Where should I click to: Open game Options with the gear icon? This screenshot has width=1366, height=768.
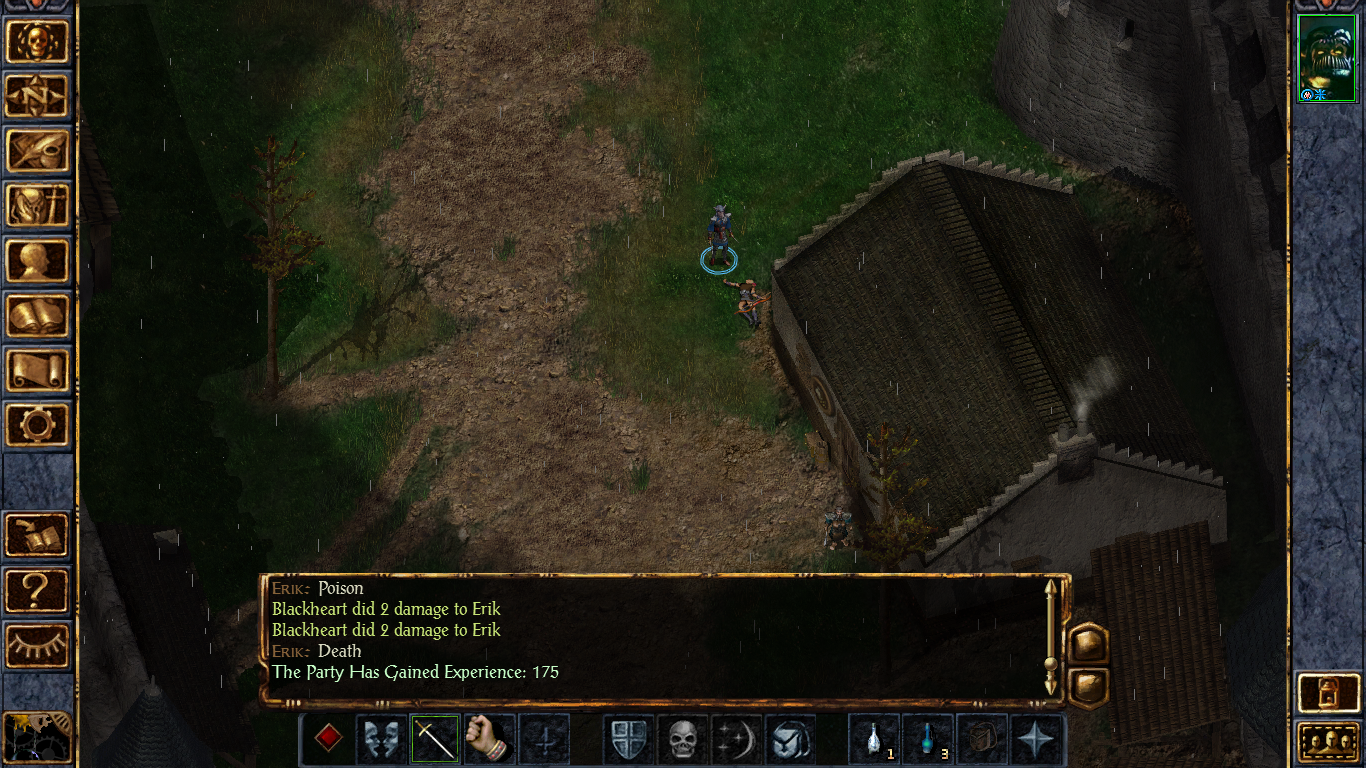(38, 425)
